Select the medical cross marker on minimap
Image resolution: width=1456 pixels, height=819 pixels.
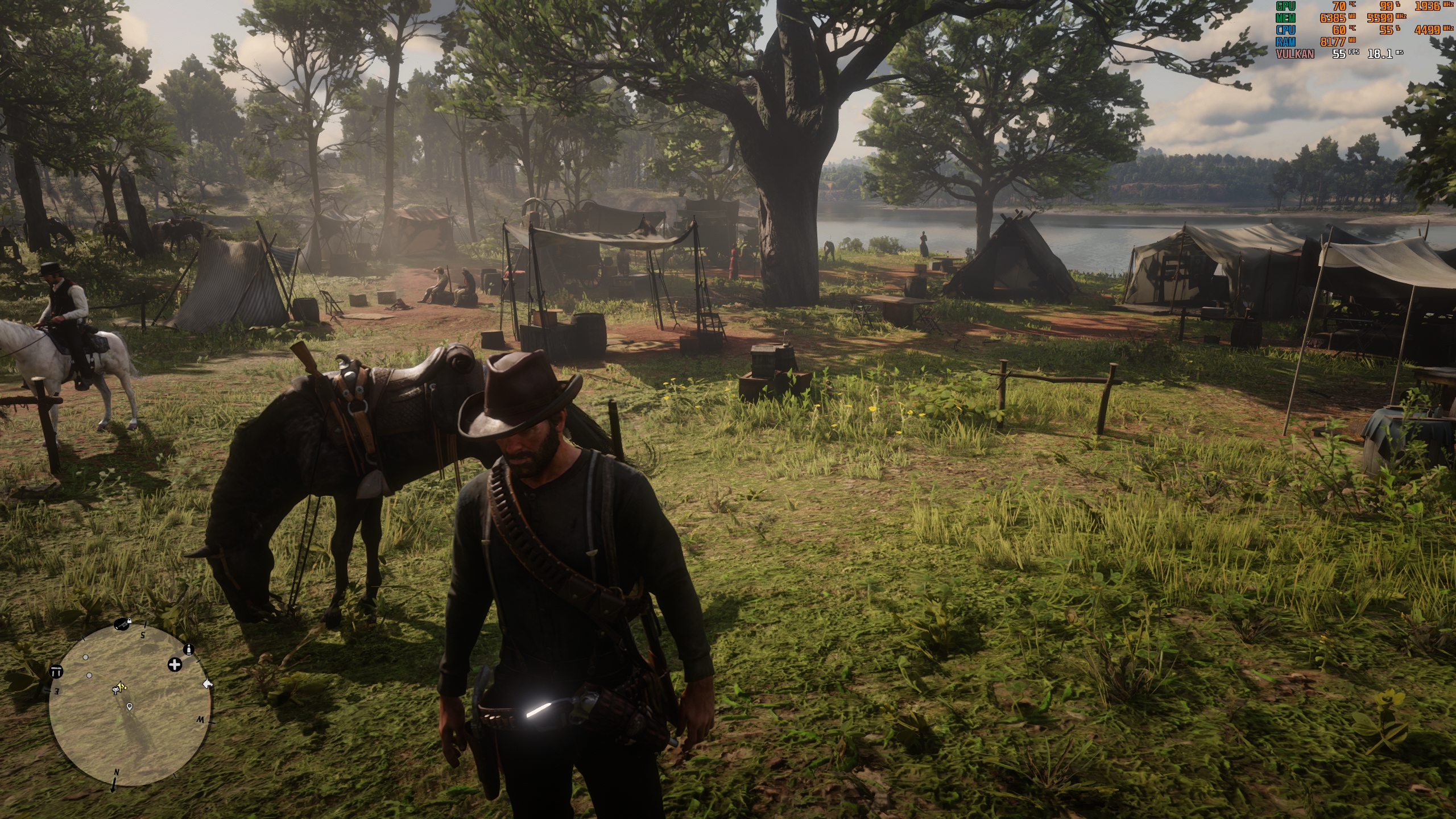point(175,664)
